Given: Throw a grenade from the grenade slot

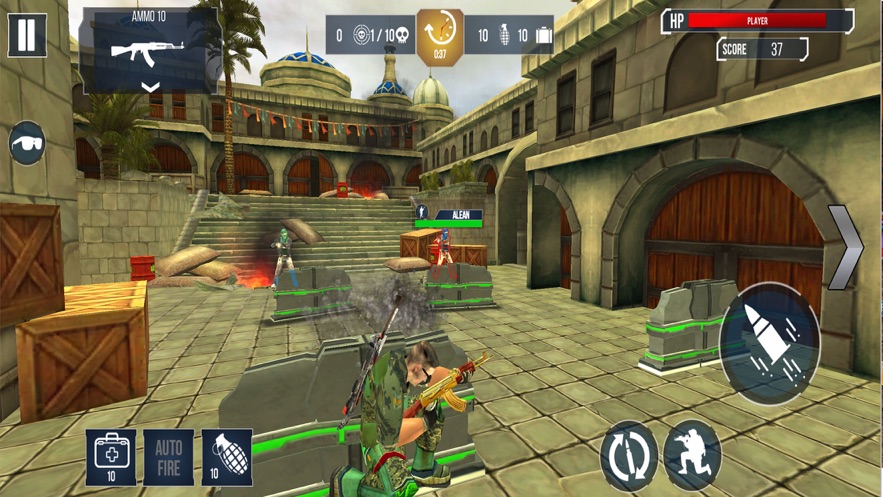Looking at the screenshot, I should tap(227, 457).
